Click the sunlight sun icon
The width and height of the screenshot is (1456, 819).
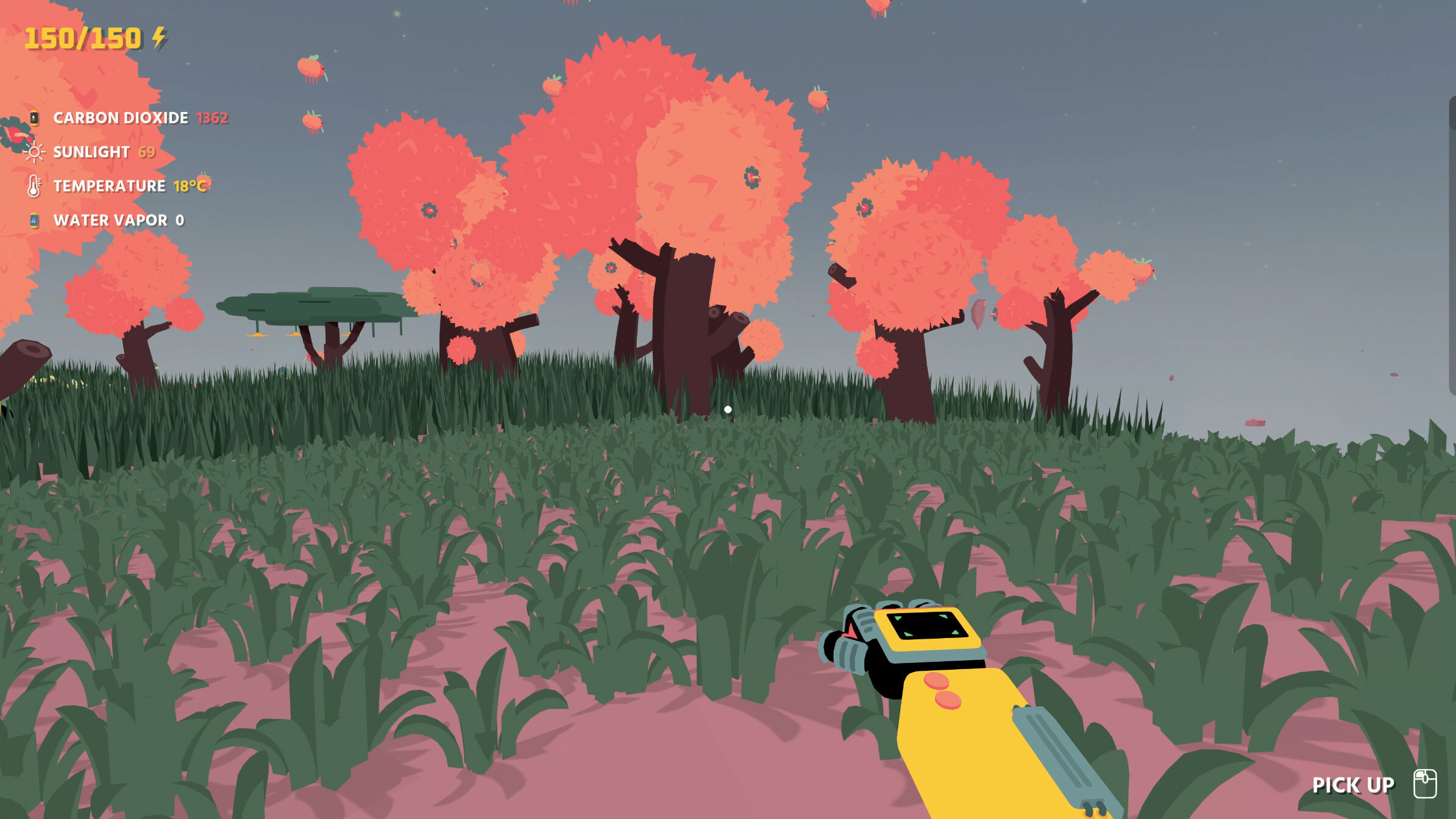35,152
